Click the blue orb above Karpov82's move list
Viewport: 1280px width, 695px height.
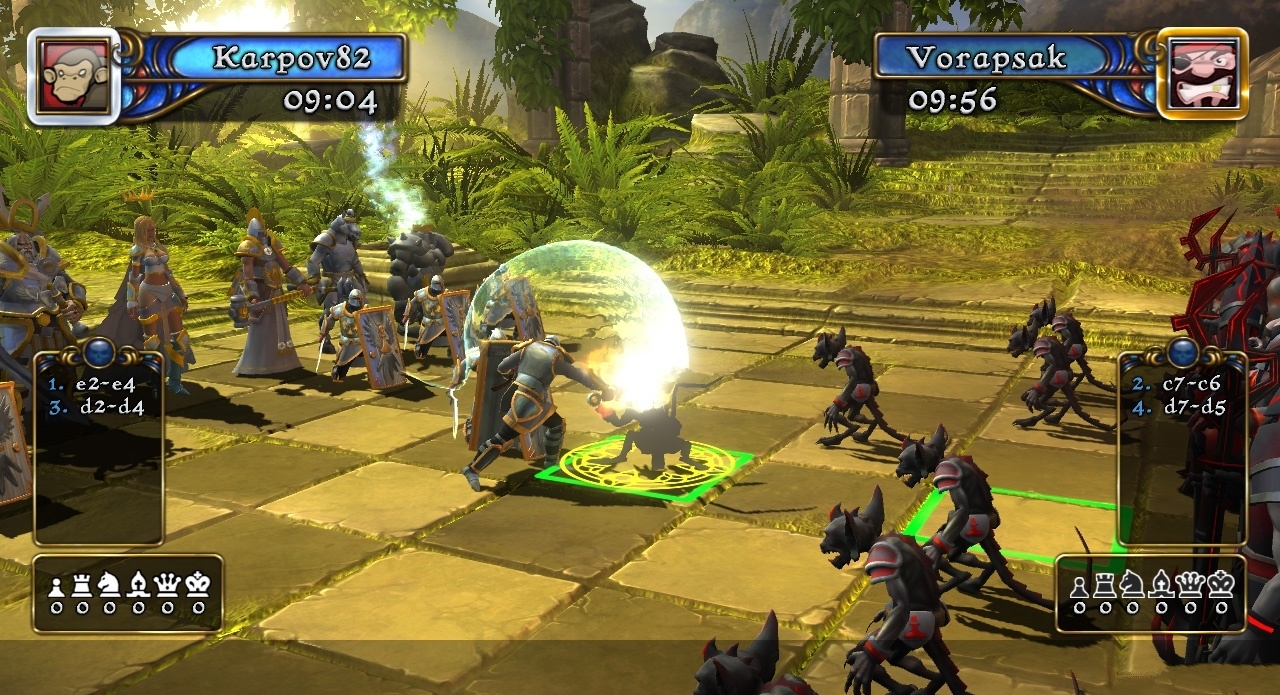coord(97,352)
